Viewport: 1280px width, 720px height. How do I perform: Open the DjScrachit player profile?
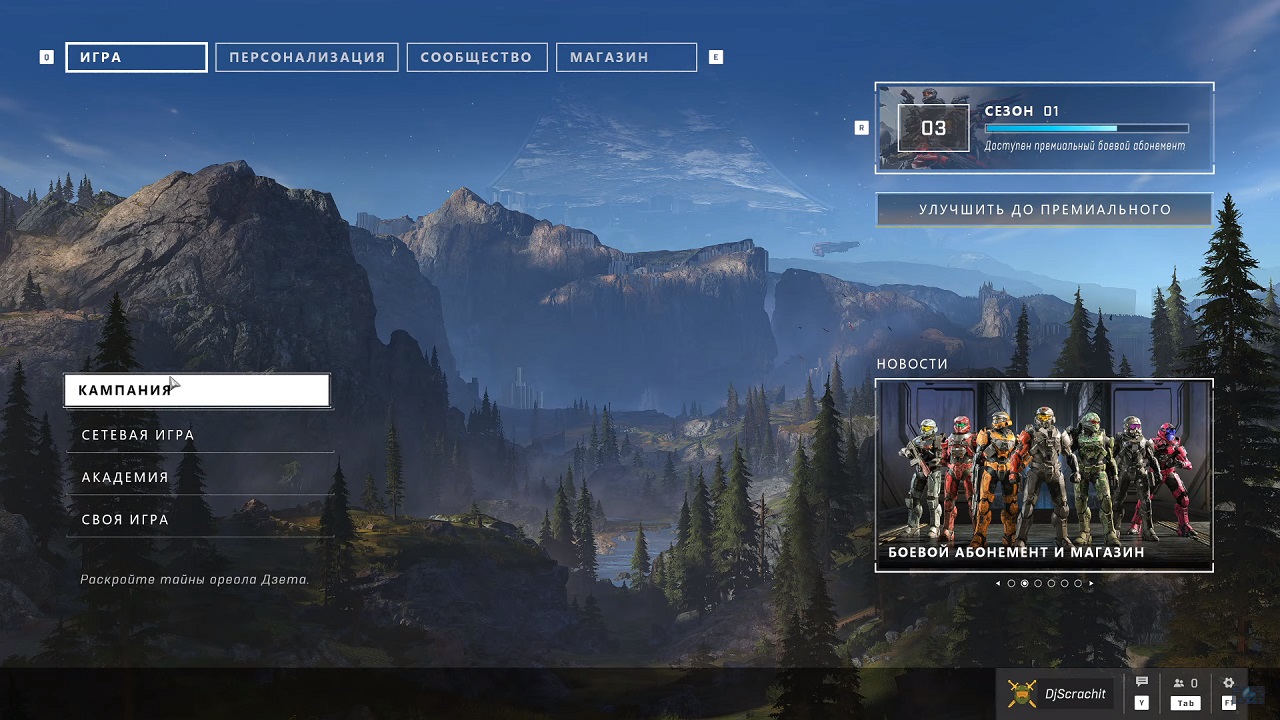pos(1059,693)
